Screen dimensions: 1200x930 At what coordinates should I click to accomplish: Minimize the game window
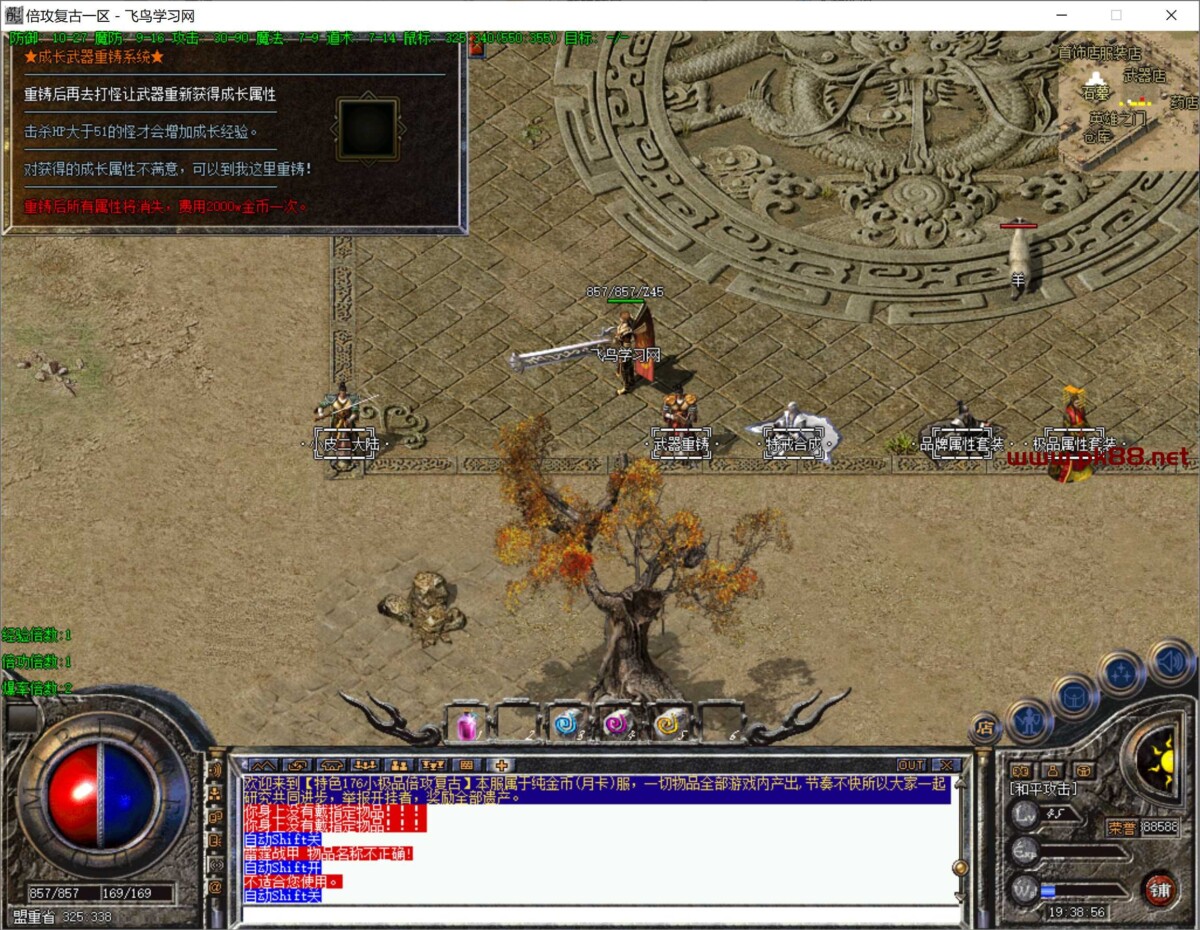[x=1061, y=15]
